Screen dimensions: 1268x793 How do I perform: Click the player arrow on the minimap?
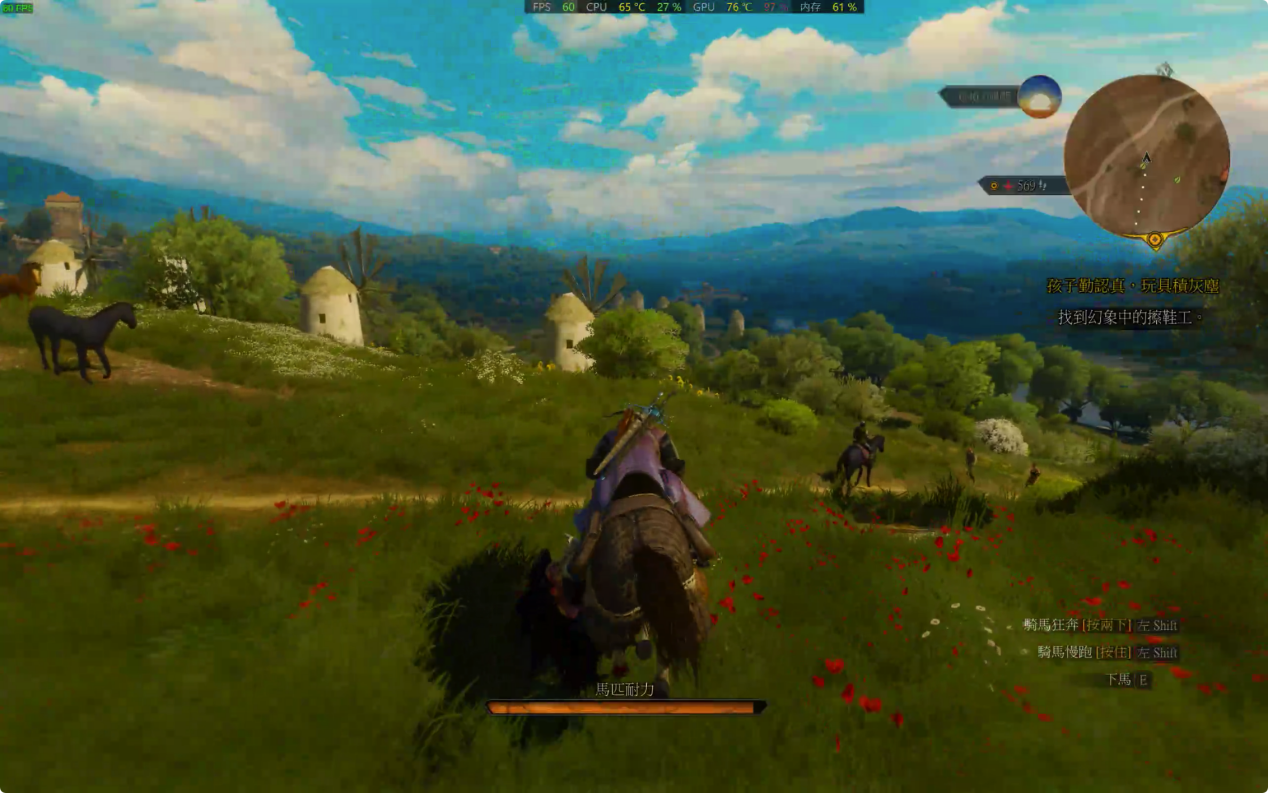[1146, 157]
